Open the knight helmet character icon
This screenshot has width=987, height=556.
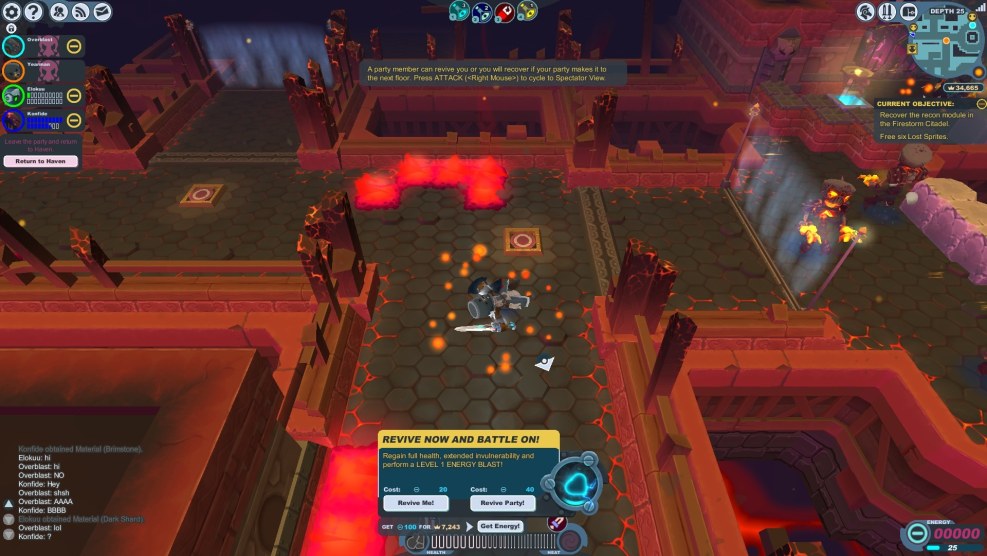pyautogui.click(x=866, y=12)
